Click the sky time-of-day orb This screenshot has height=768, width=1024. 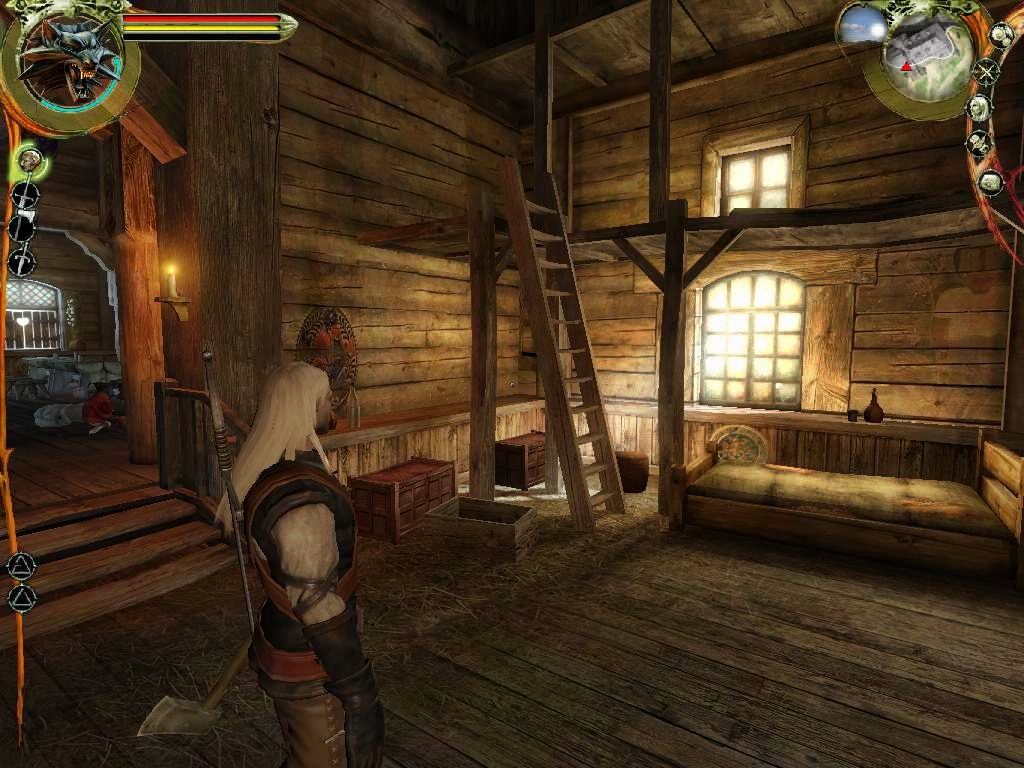(x=862, y=27)
